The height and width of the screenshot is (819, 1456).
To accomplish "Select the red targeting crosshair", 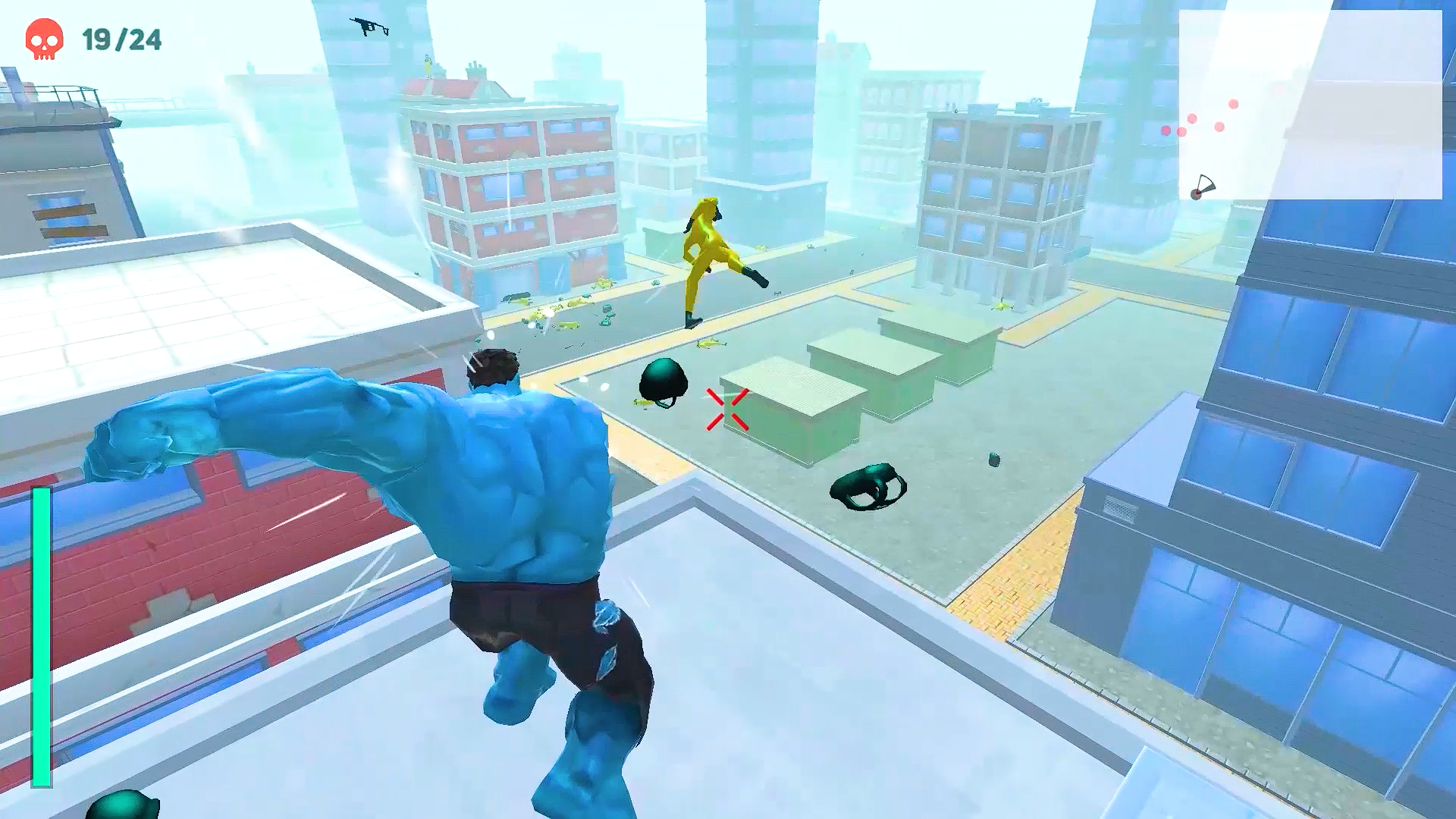I will [724, 408].
